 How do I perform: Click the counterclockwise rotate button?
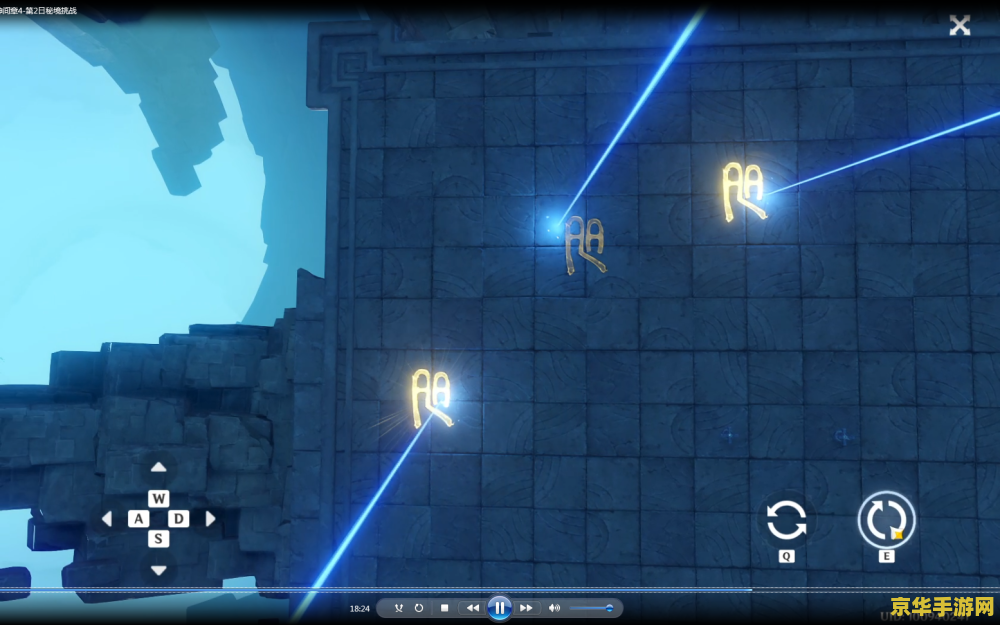pos(786,520)
